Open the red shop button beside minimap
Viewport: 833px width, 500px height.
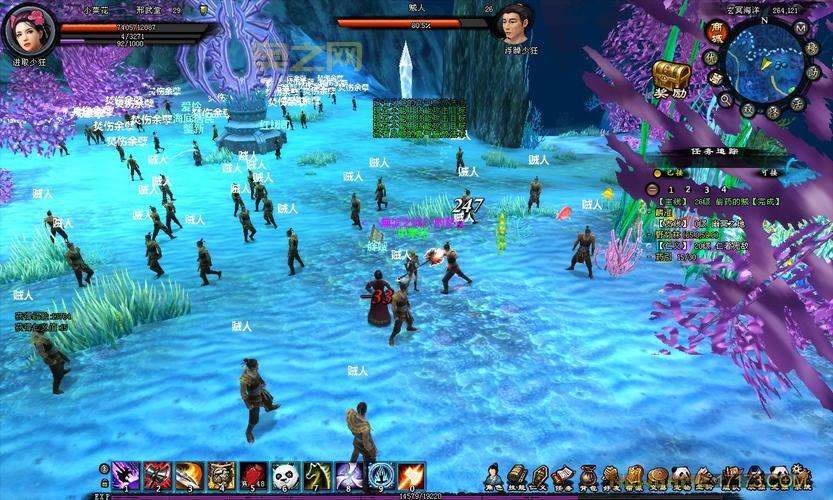[716, 32]
